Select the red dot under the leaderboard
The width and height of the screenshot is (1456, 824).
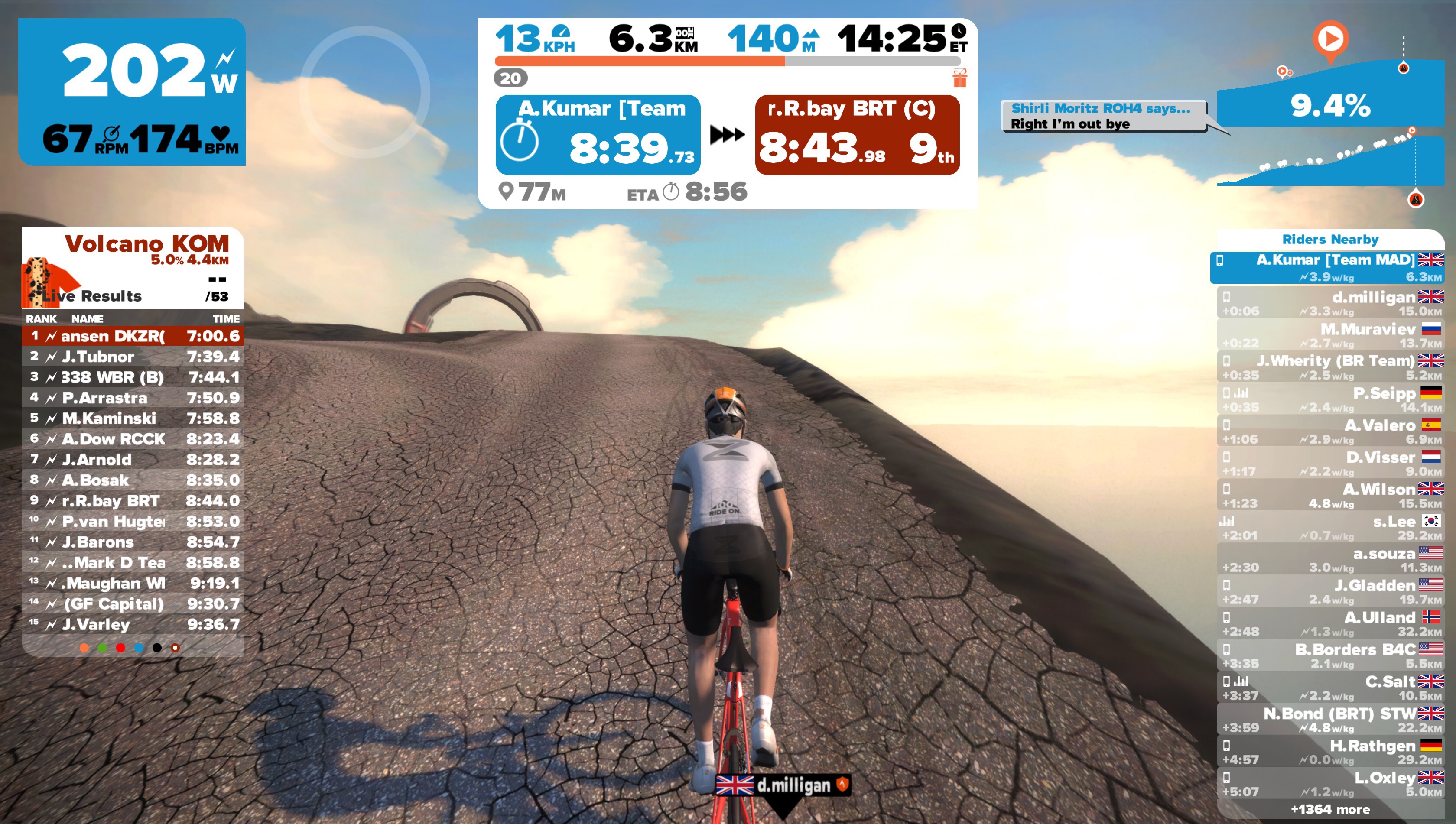[120, 647]
